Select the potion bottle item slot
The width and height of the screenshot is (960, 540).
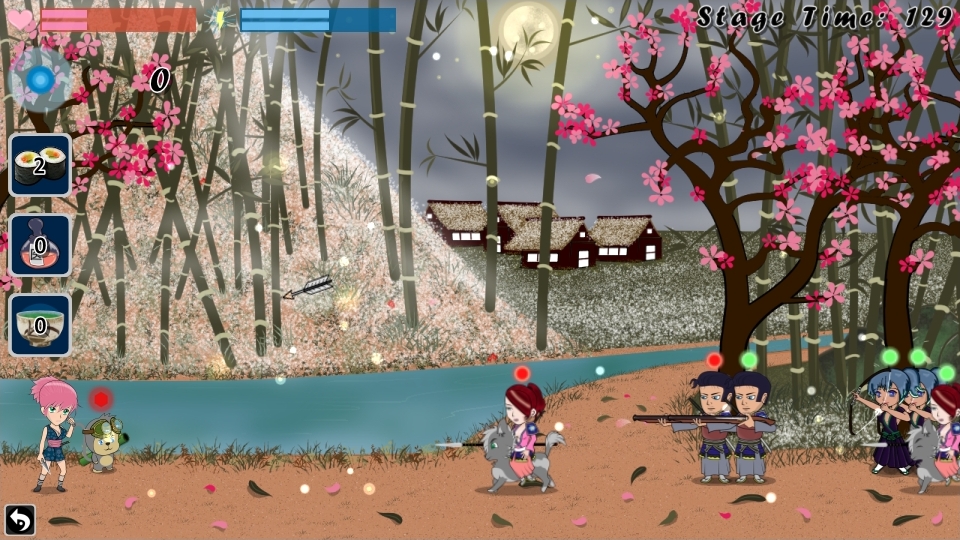coord(40,245)
